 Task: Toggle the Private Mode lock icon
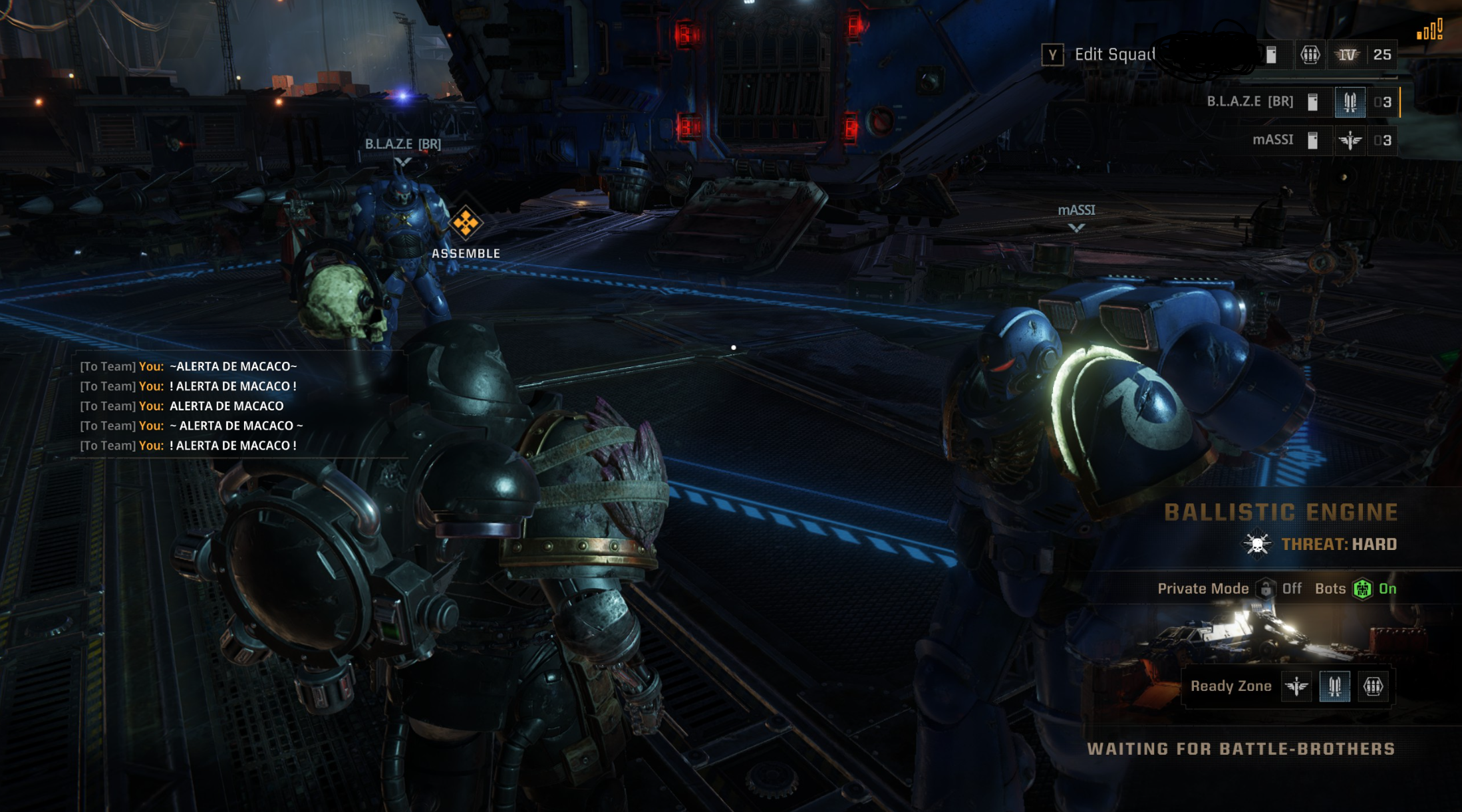click(1266, 589)
